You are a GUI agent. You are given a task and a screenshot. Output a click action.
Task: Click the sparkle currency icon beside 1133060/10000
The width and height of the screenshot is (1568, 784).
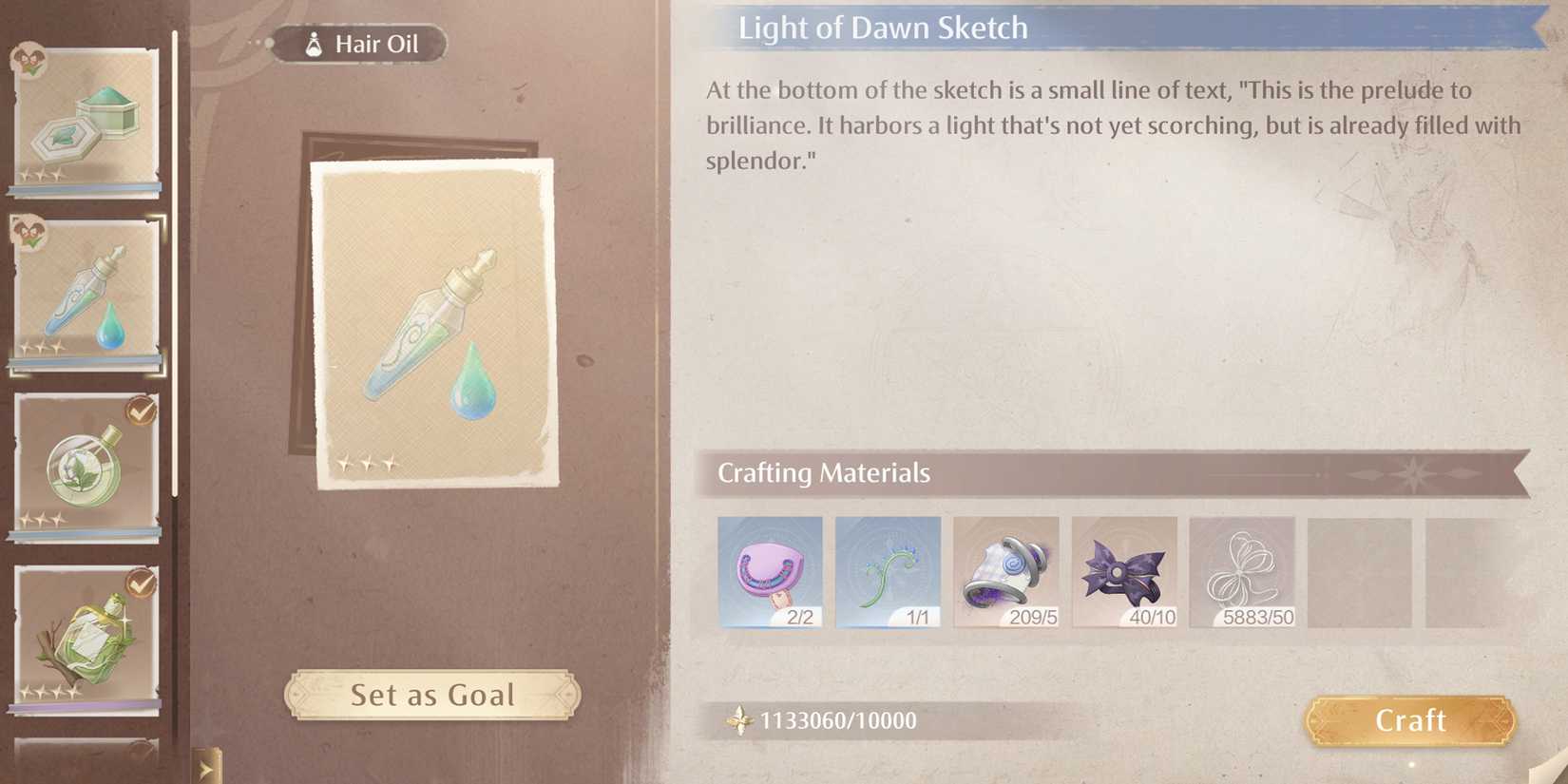tap(739, 720)
